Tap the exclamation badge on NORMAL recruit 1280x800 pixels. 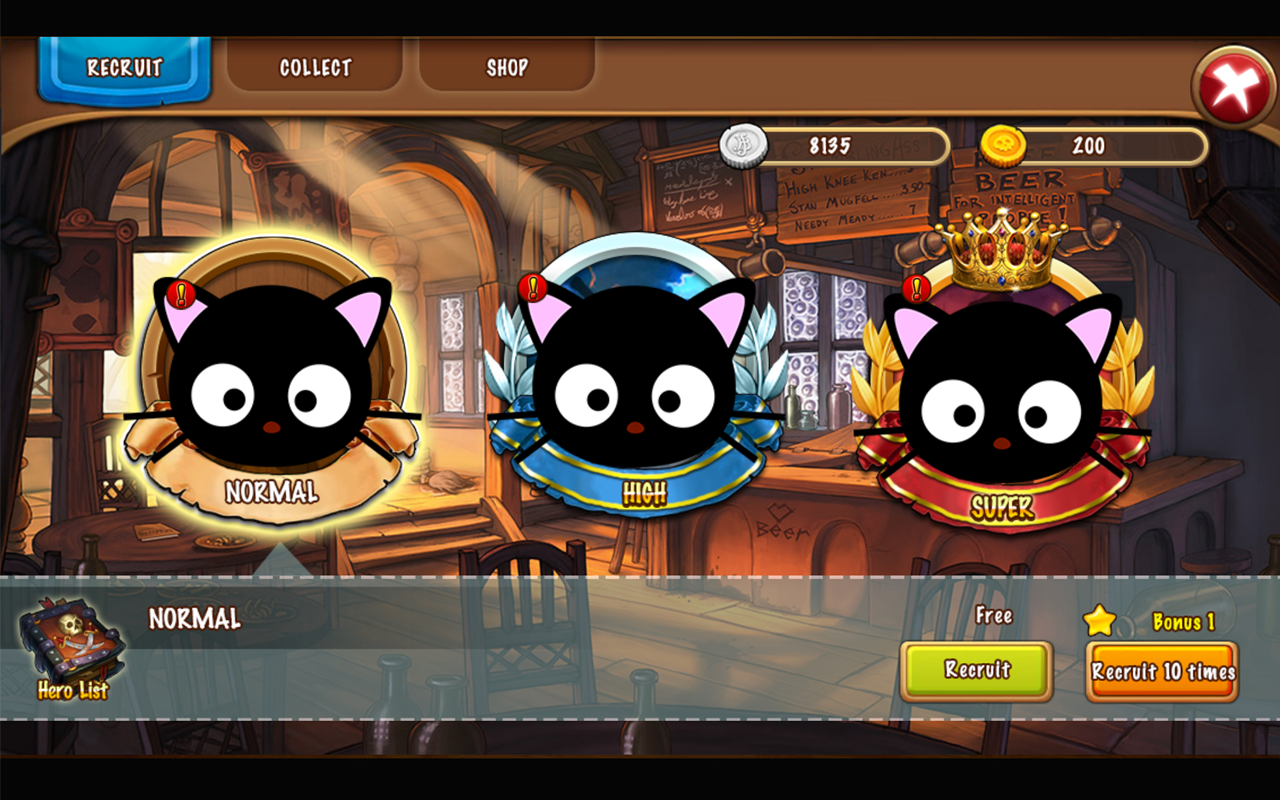[180, 295]
